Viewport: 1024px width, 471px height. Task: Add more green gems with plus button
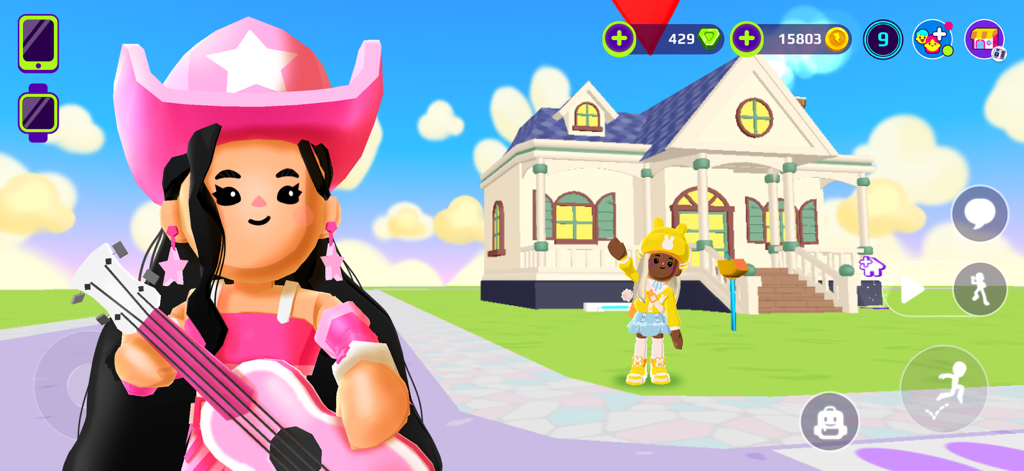pyautogui.click(x=619, y=39)
